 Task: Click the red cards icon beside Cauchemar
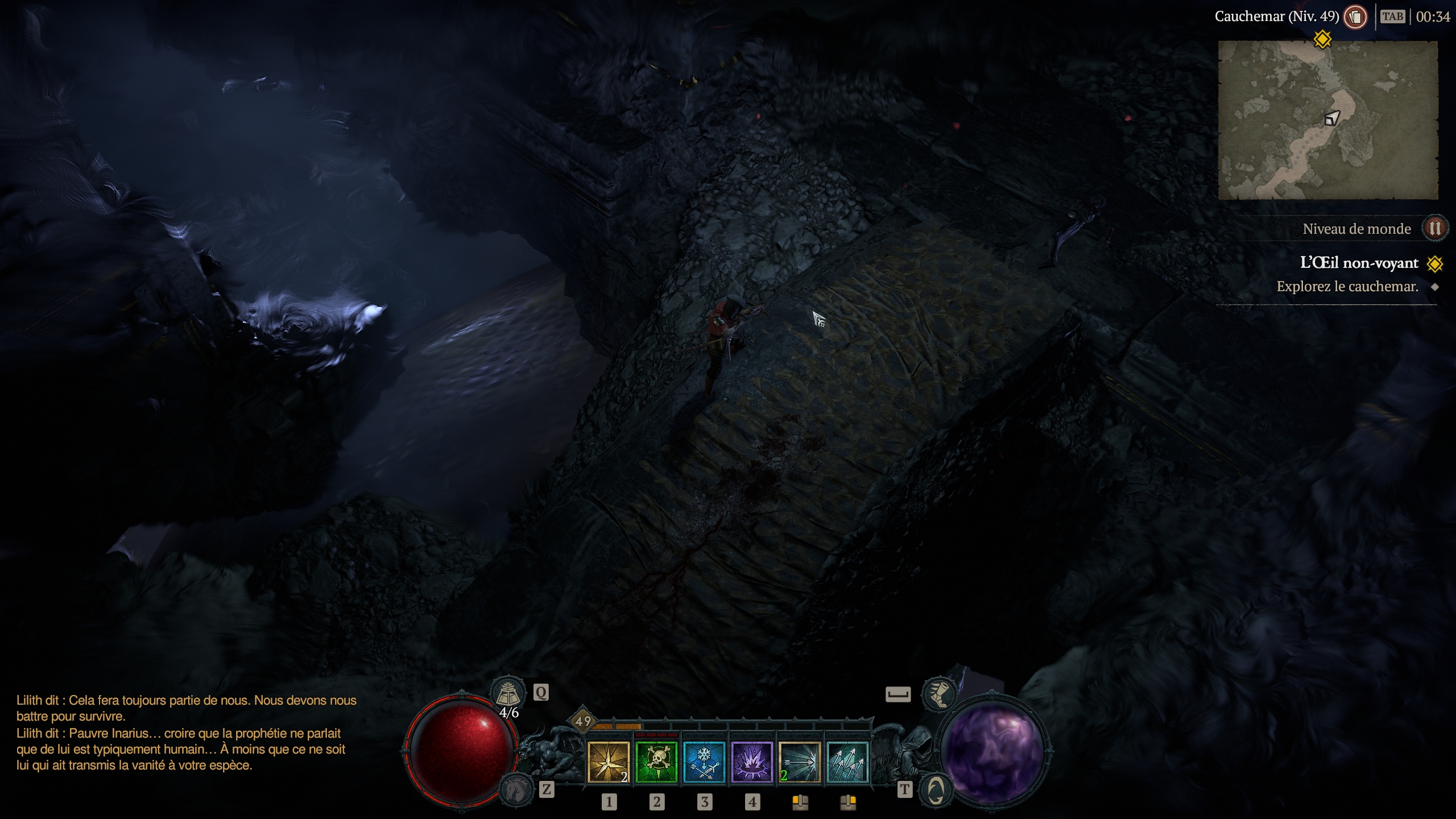click(x=1355, y=16)
